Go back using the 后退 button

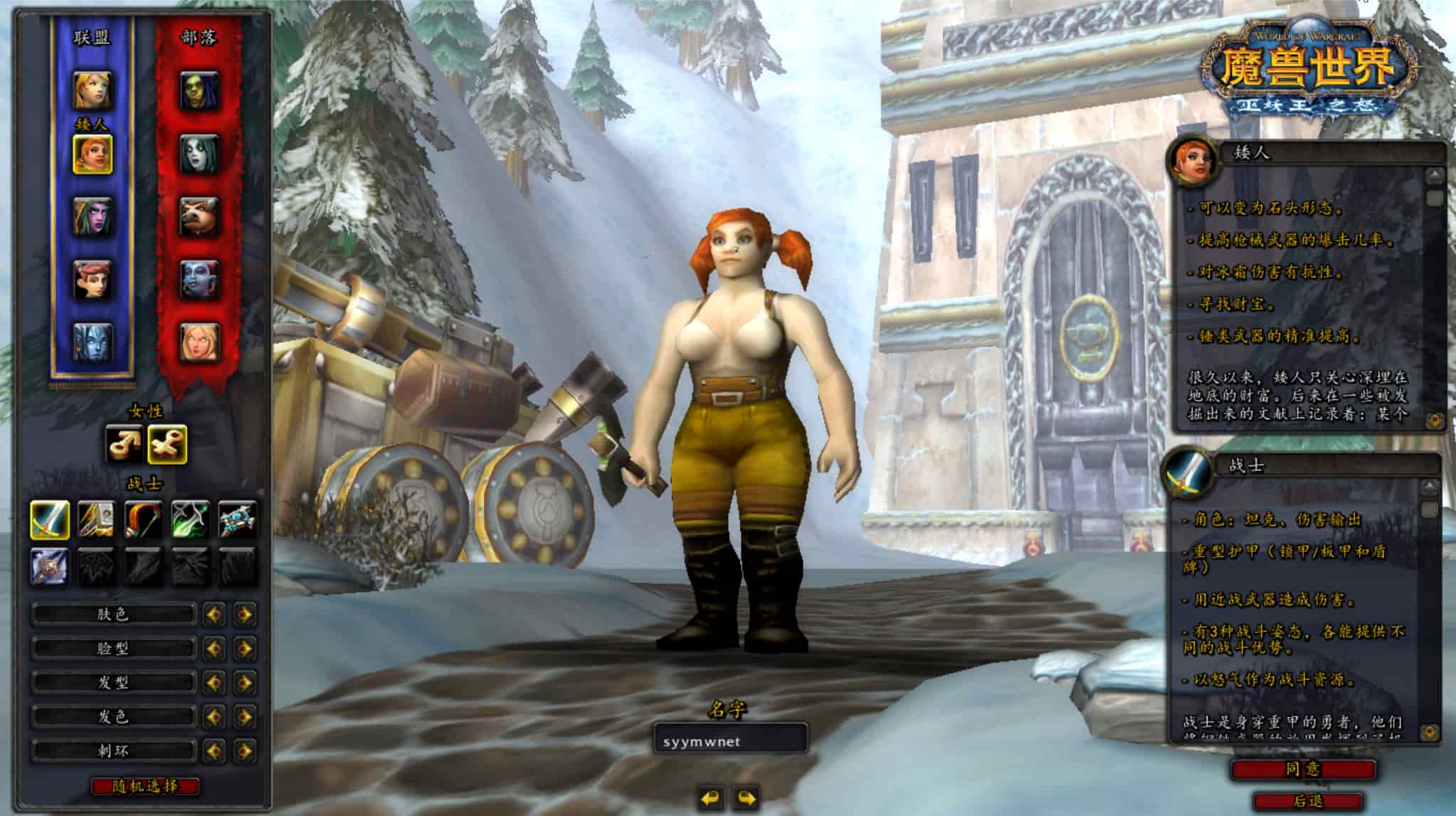pyautogui.click(x=1308, y=802)
